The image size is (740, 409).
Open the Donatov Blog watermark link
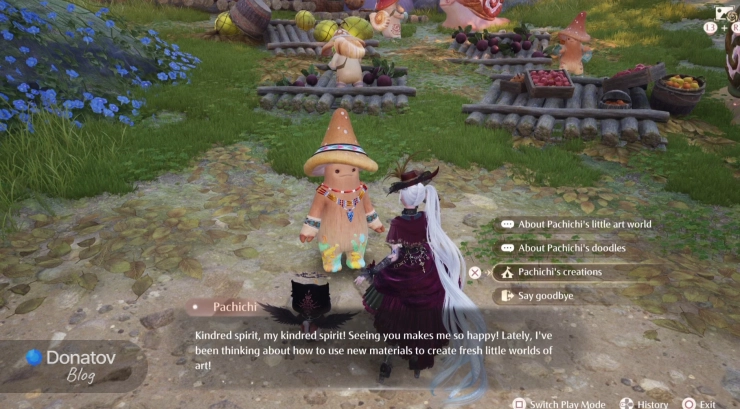point(73,364)
